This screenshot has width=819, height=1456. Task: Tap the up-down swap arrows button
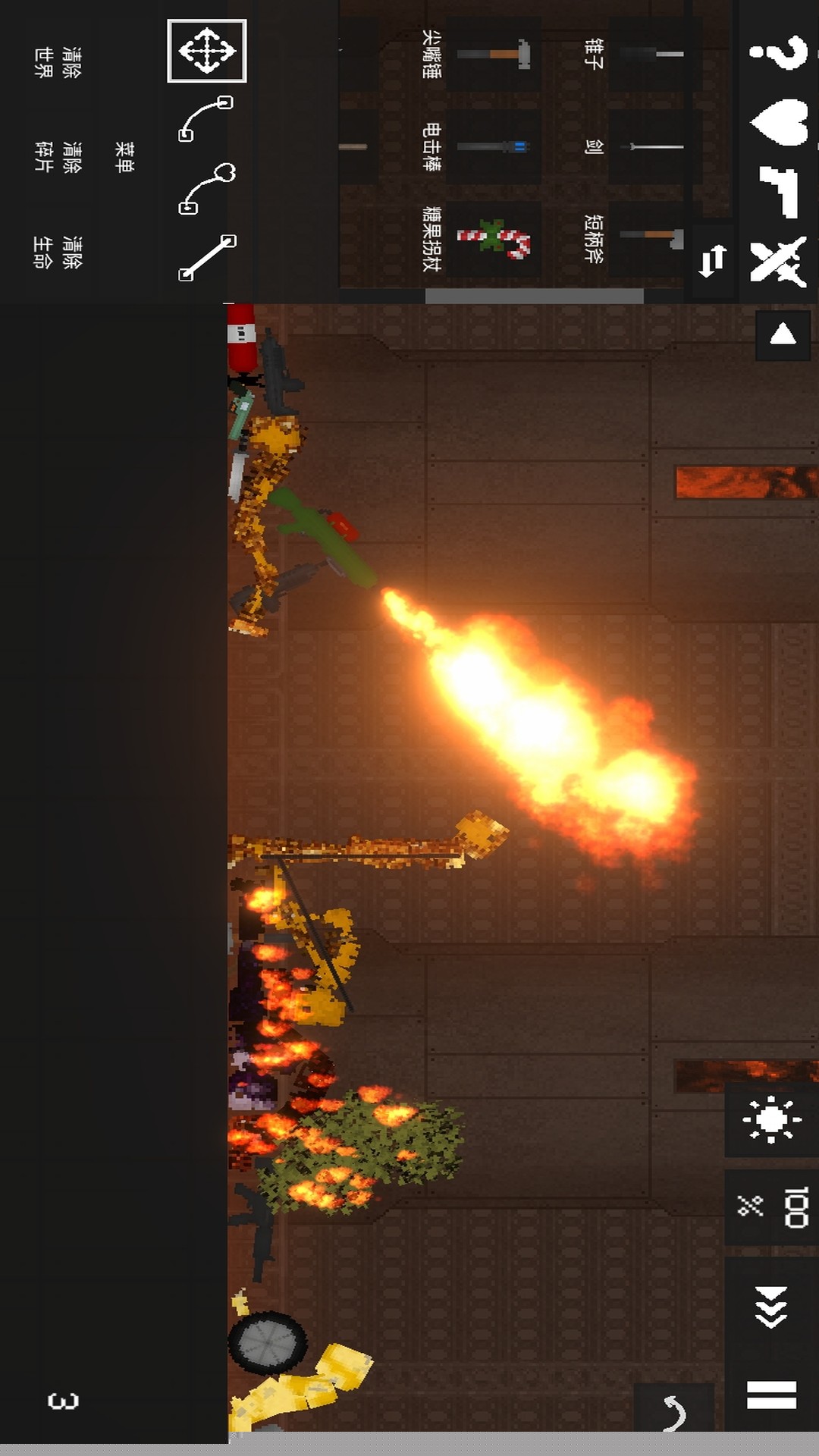[x=712, y=262]
